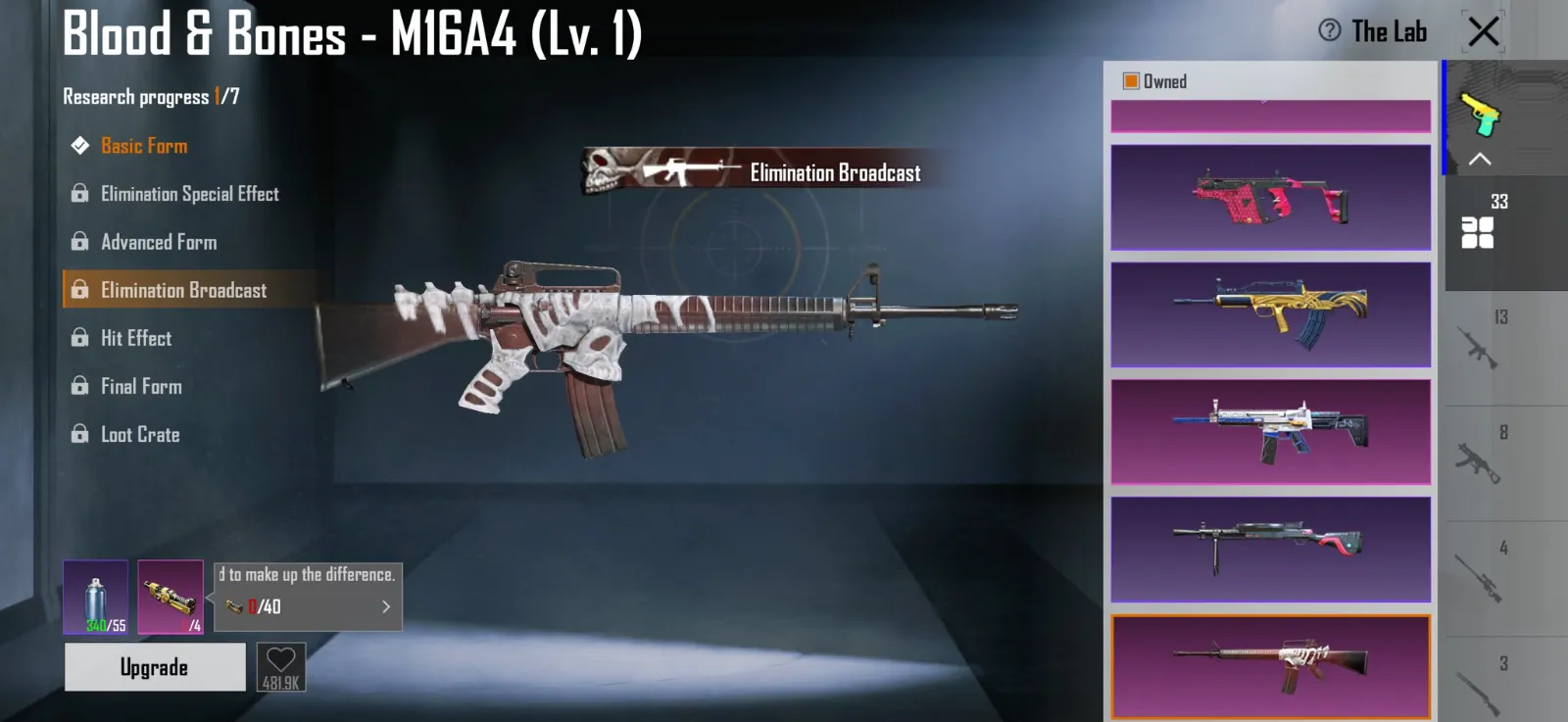
Task: Open the 0/40 material make-up prompt
Action: point(309,606)
